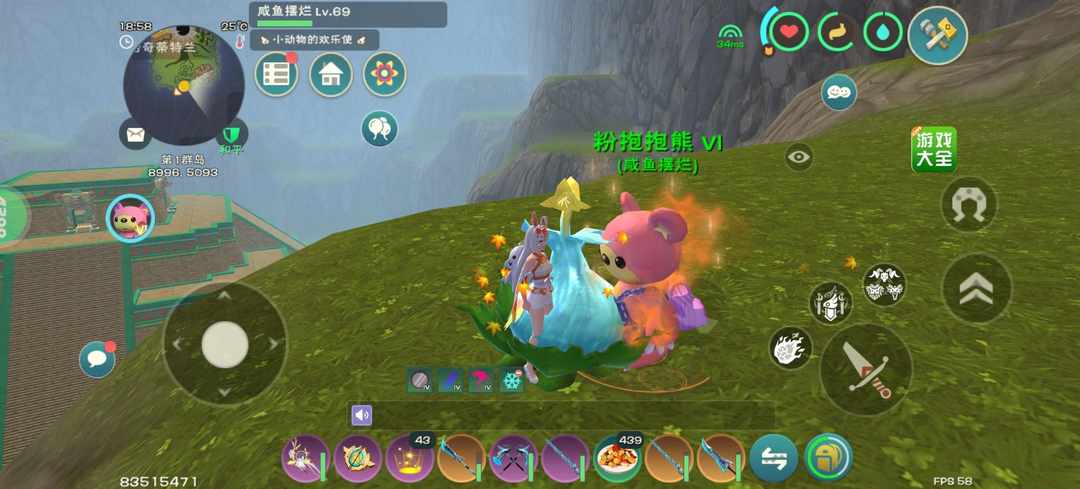Tap the speech bubbles emote button
The image size is (1080, 489).
tap(838, 92)
